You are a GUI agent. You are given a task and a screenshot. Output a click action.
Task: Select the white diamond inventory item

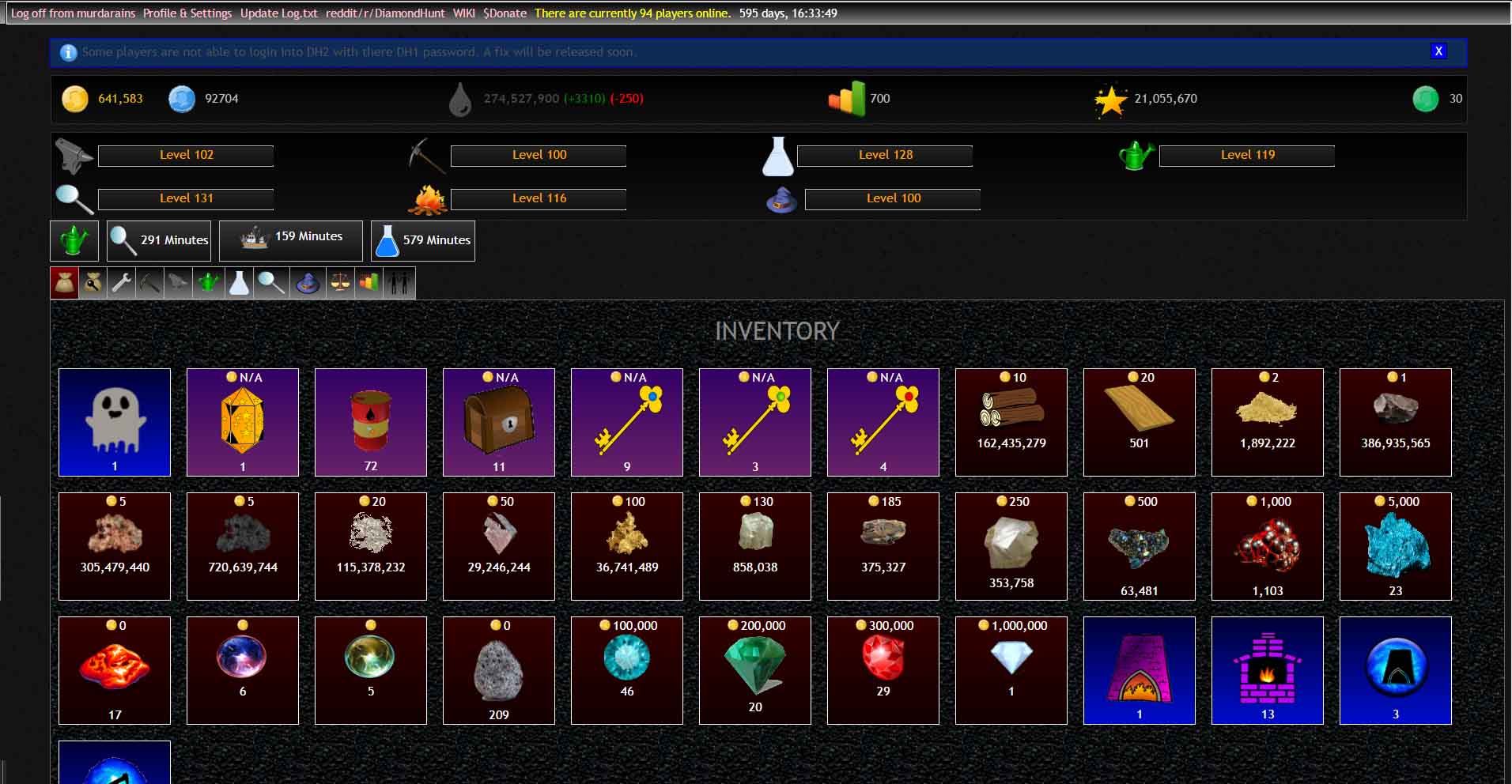1011,669
